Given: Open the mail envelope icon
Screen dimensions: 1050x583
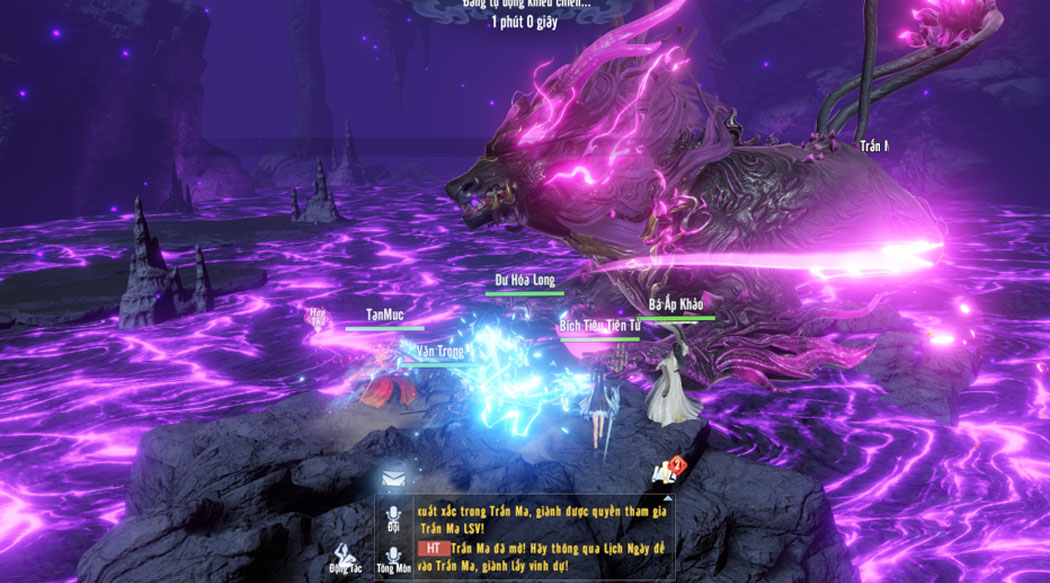Looking at the screenshot, I should point(393,481).
